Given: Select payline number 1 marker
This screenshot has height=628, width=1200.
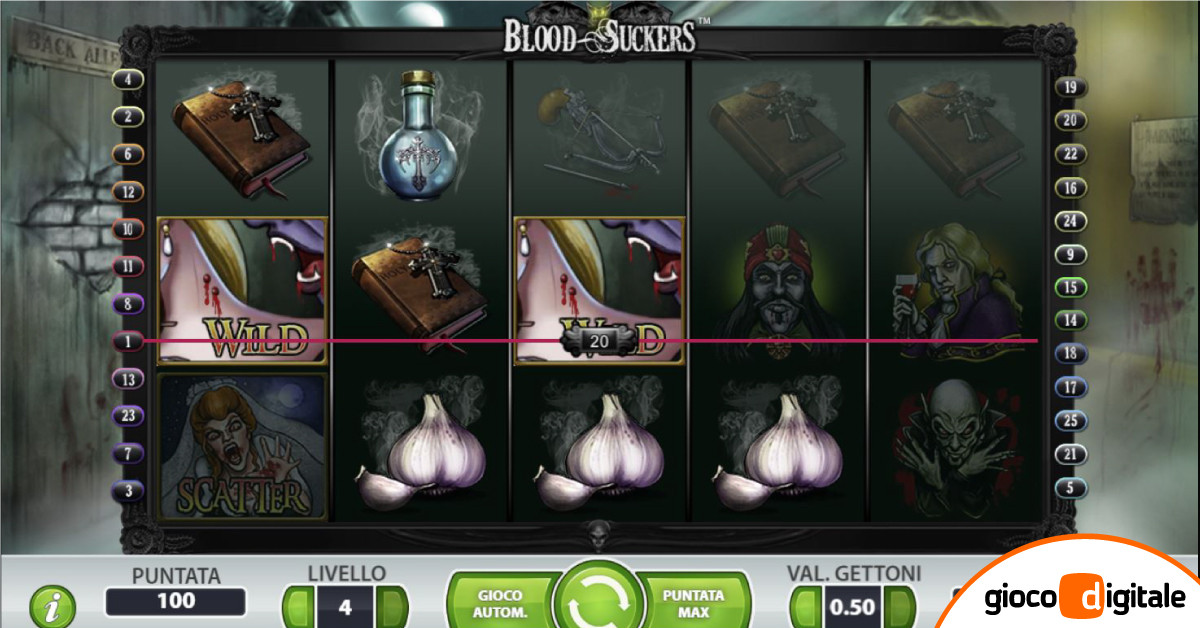Looking at the screenshot, I should coord(128,341).
